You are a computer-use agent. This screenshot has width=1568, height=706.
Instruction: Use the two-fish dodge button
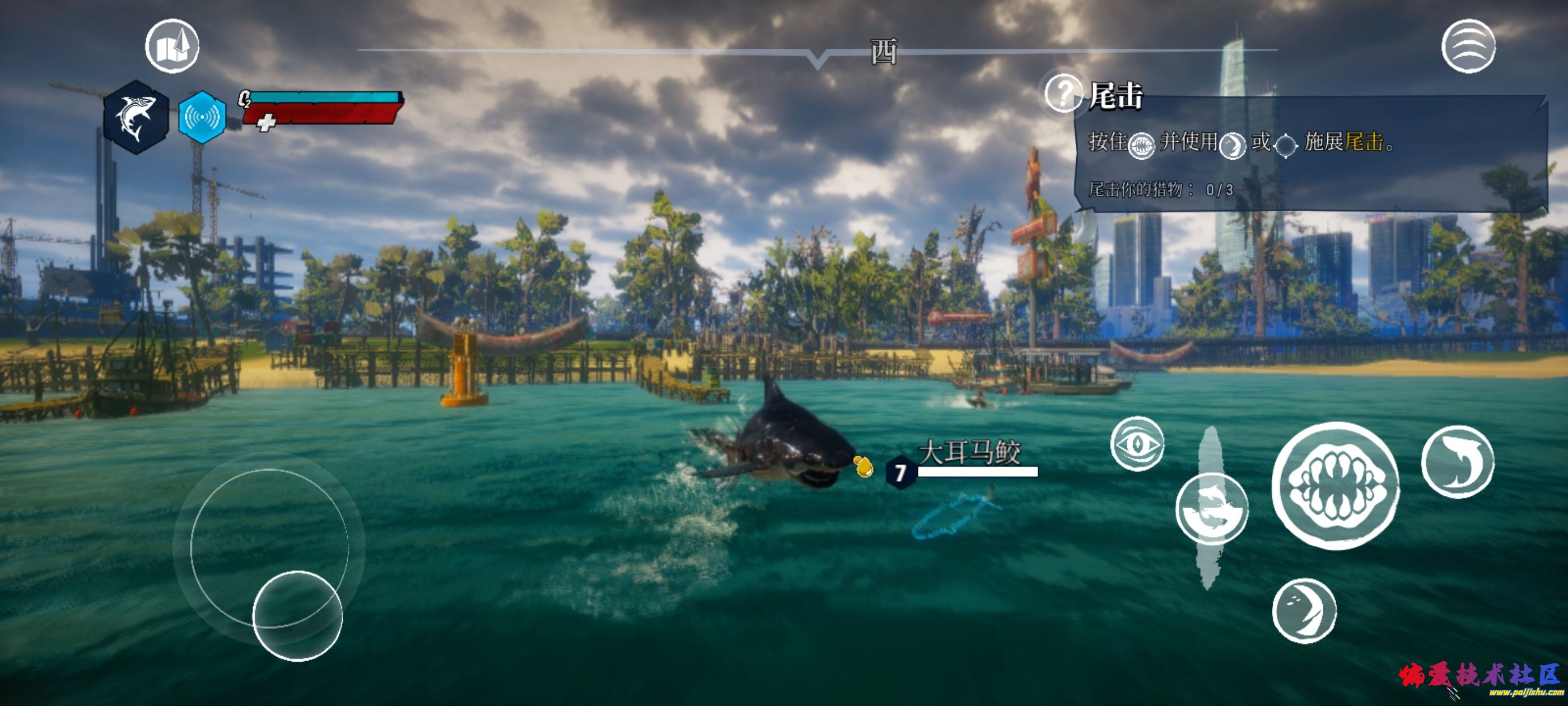pyautogui.click(x=1211, y=508)
